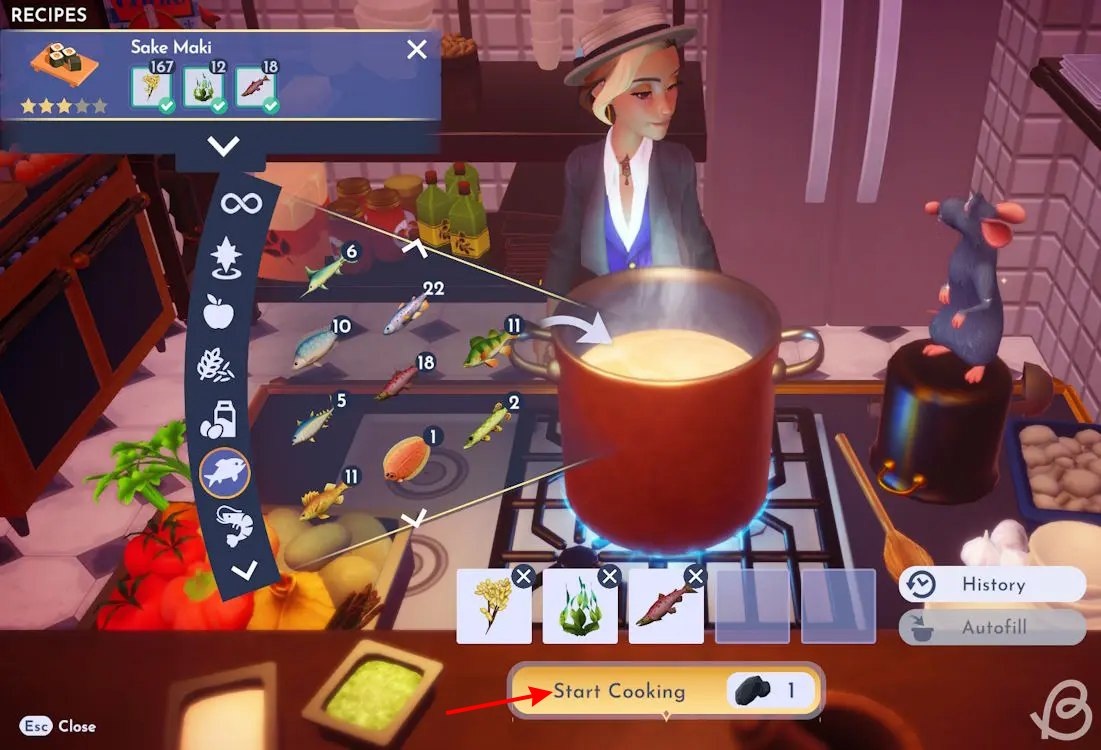1101x750 pixels.
Task: Switch to the fruit (apple) category
Action: point(218,311)
